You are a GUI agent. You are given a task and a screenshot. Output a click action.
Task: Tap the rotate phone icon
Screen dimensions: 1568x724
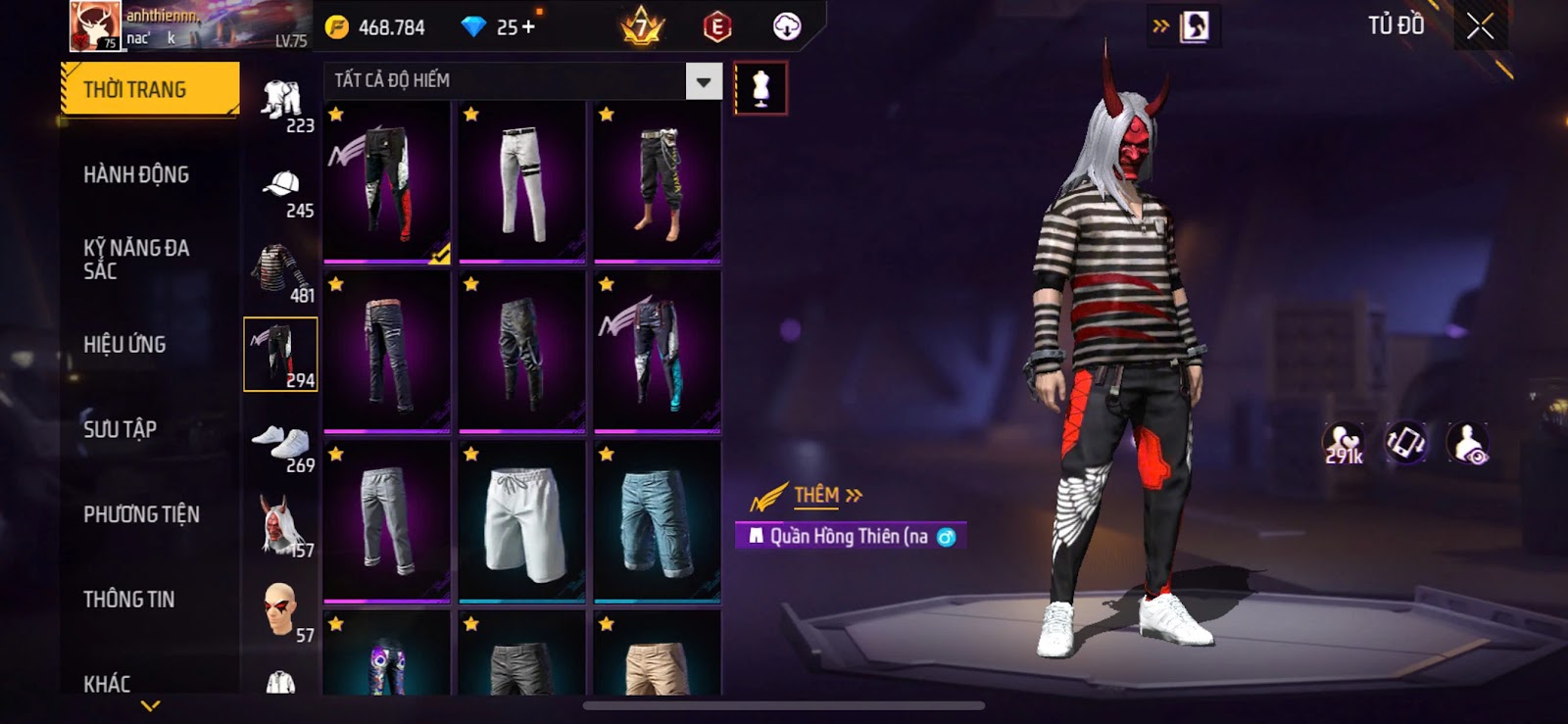(x=1405, y=443)
